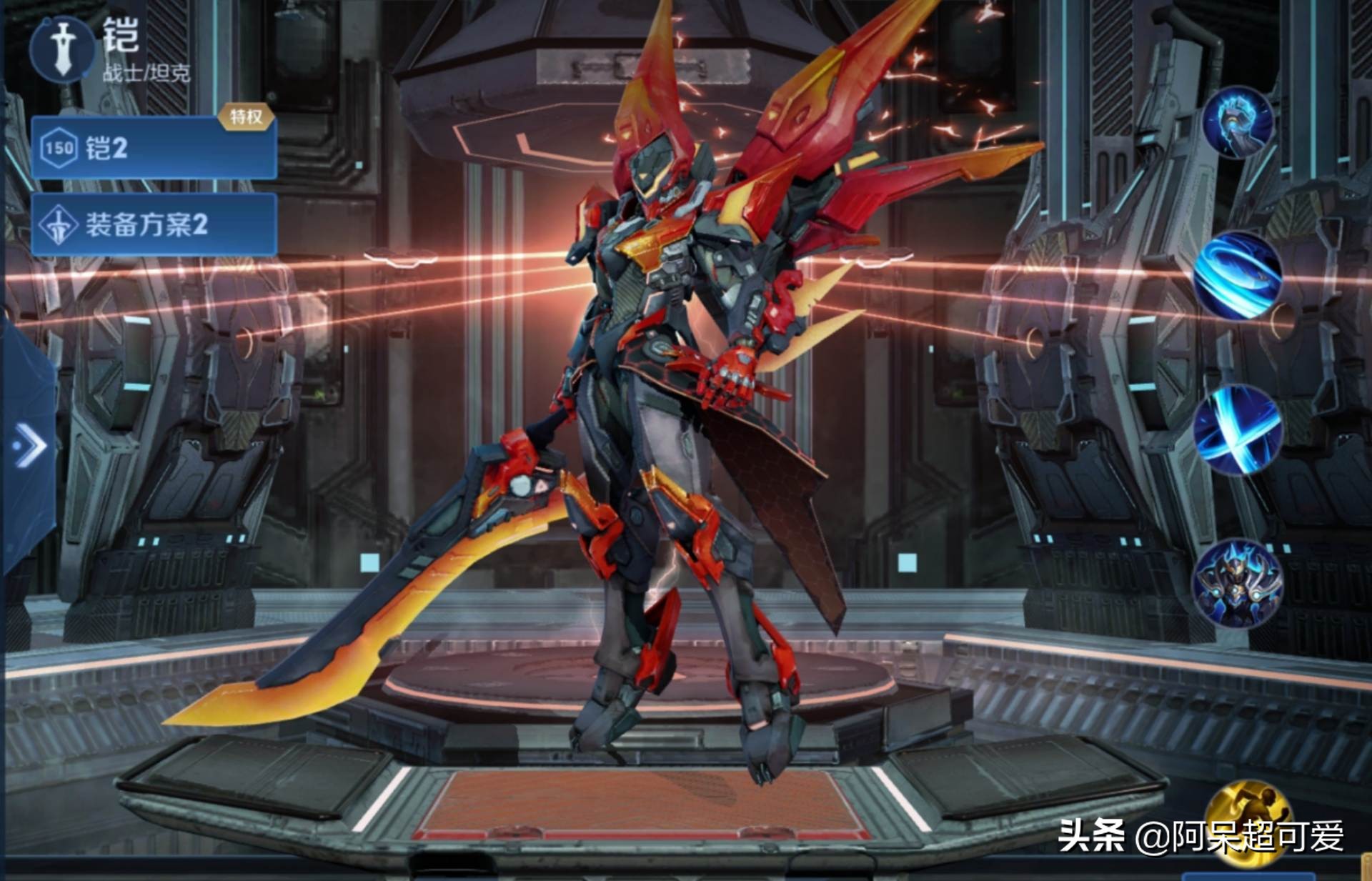
Task: View the passive skill icon with blue-haired face
Action: click(1238, 121)
